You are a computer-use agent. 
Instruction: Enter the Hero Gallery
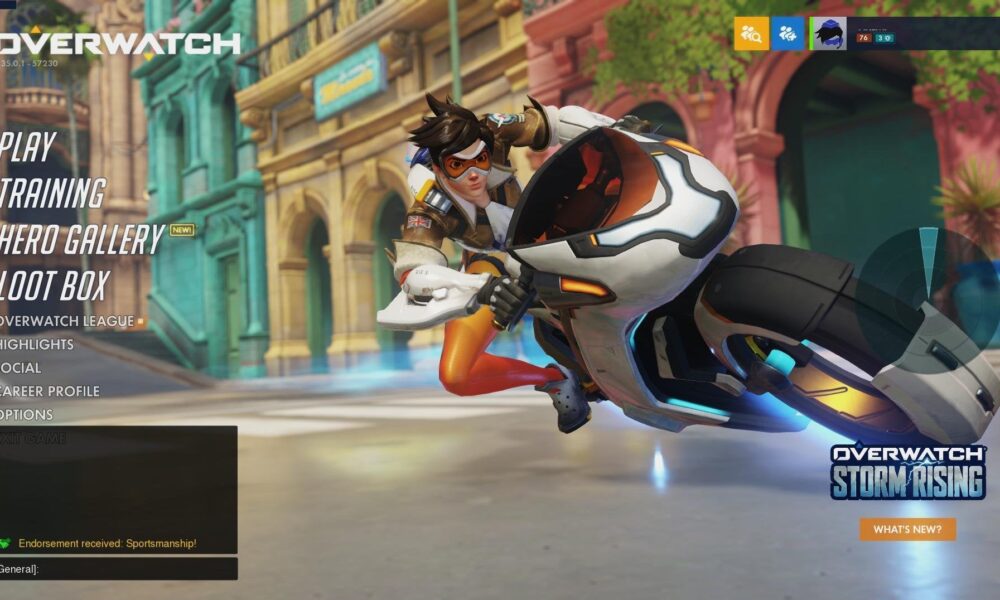coord(80,240)
